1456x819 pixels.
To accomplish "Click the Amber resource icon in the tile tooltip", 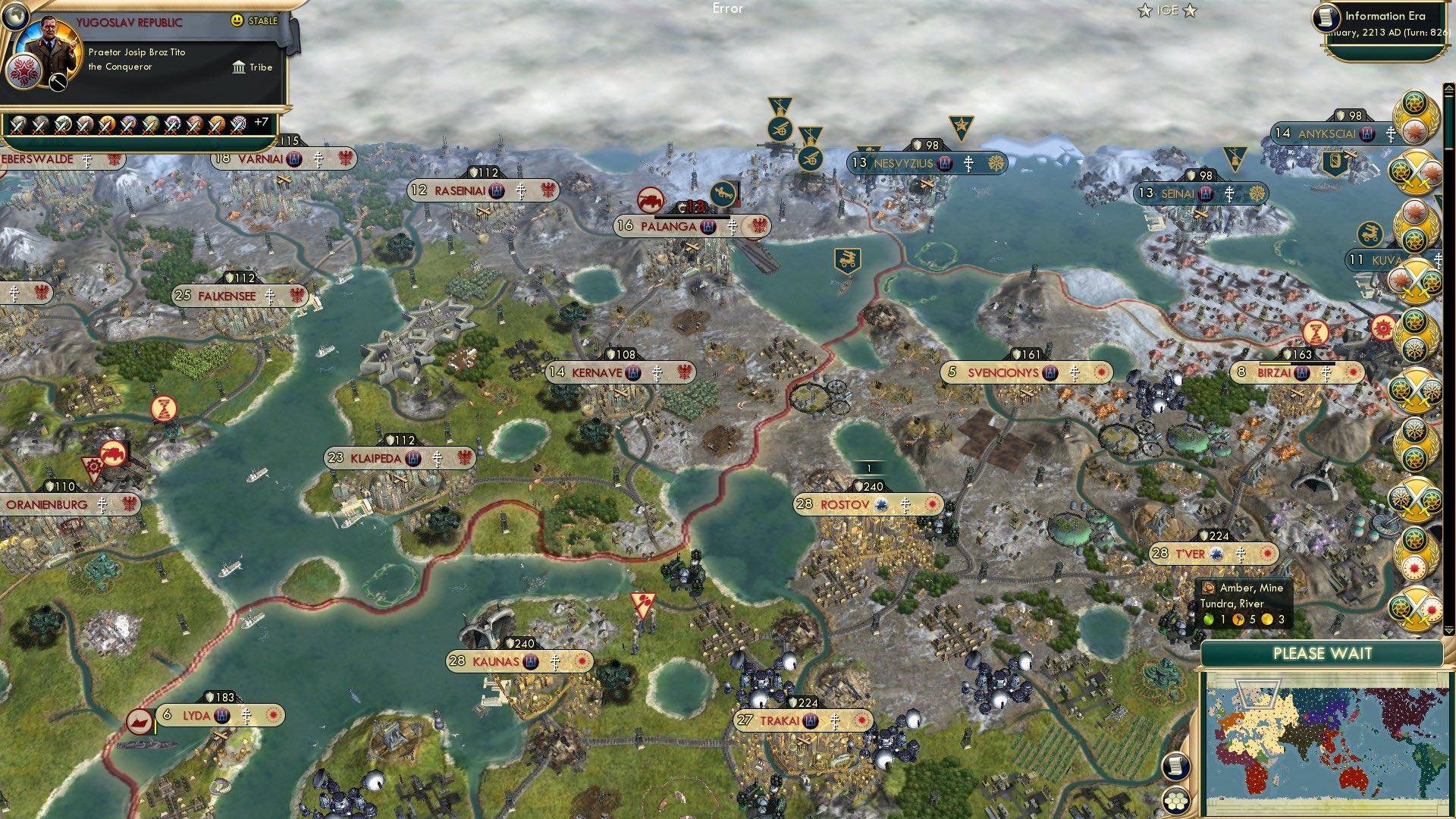I will pos(1210,588).
